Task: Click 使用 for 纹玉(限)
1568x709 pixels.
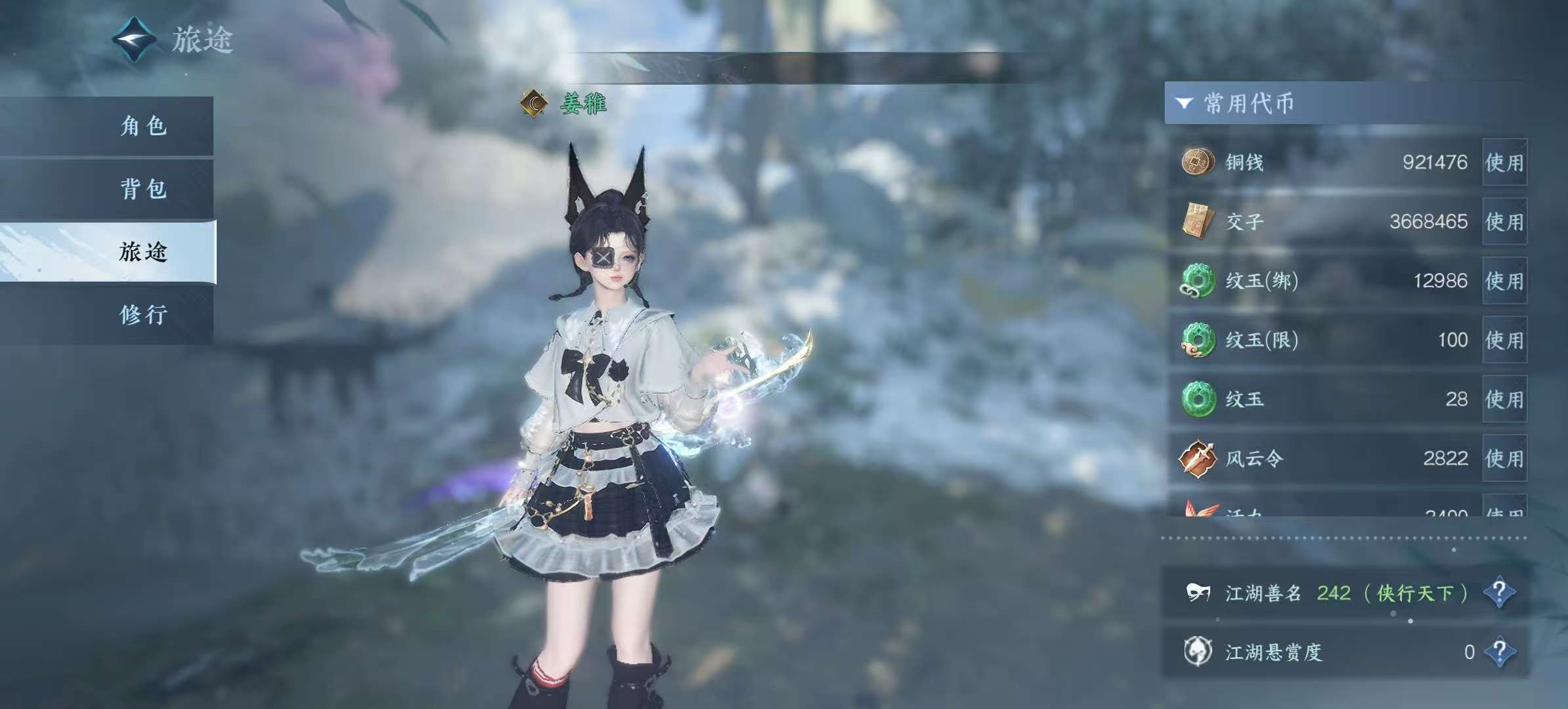Action: [x=1504, y=340]
